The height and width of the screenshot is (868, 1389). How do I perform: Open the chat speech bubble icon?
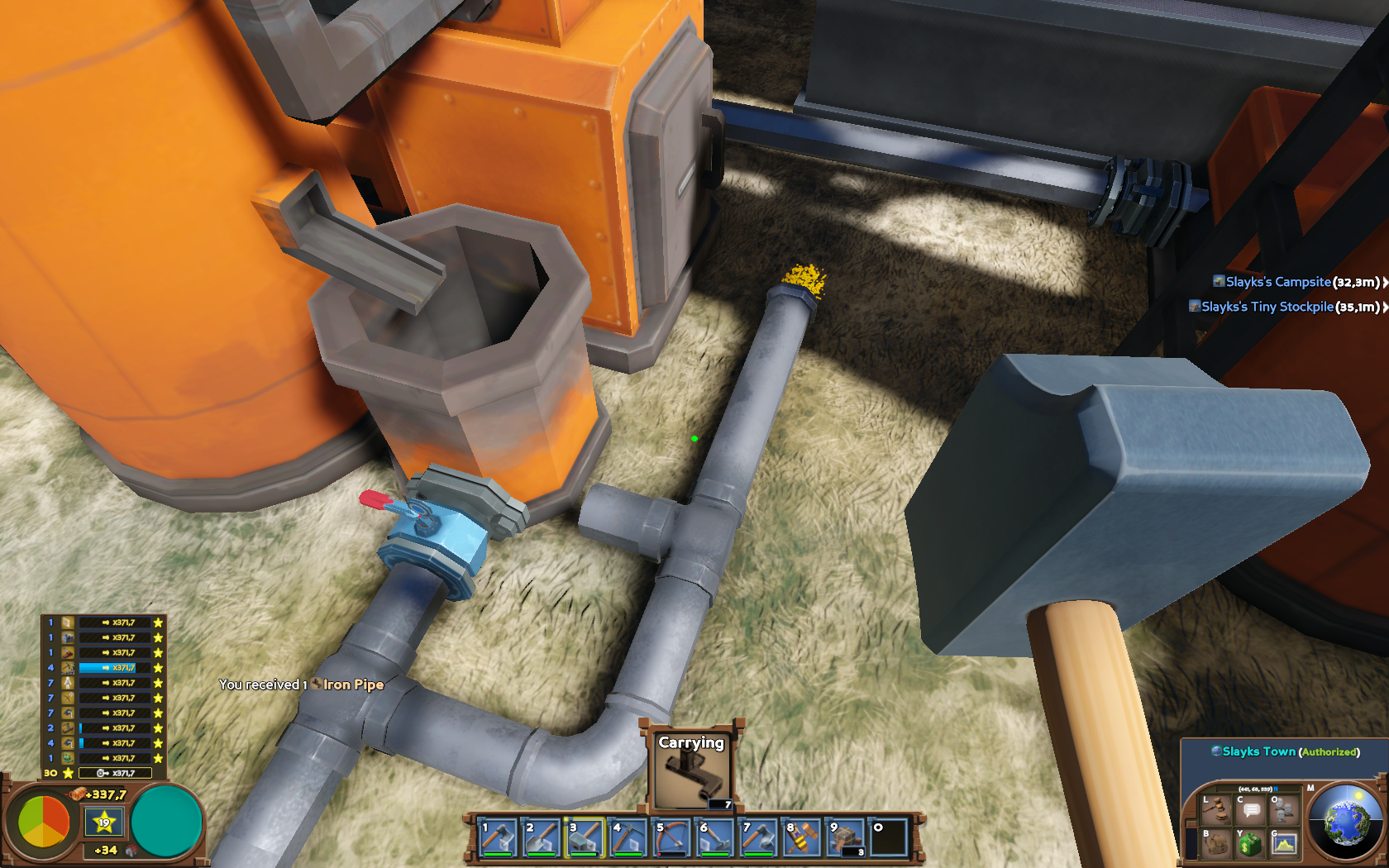pos(1251,811)
